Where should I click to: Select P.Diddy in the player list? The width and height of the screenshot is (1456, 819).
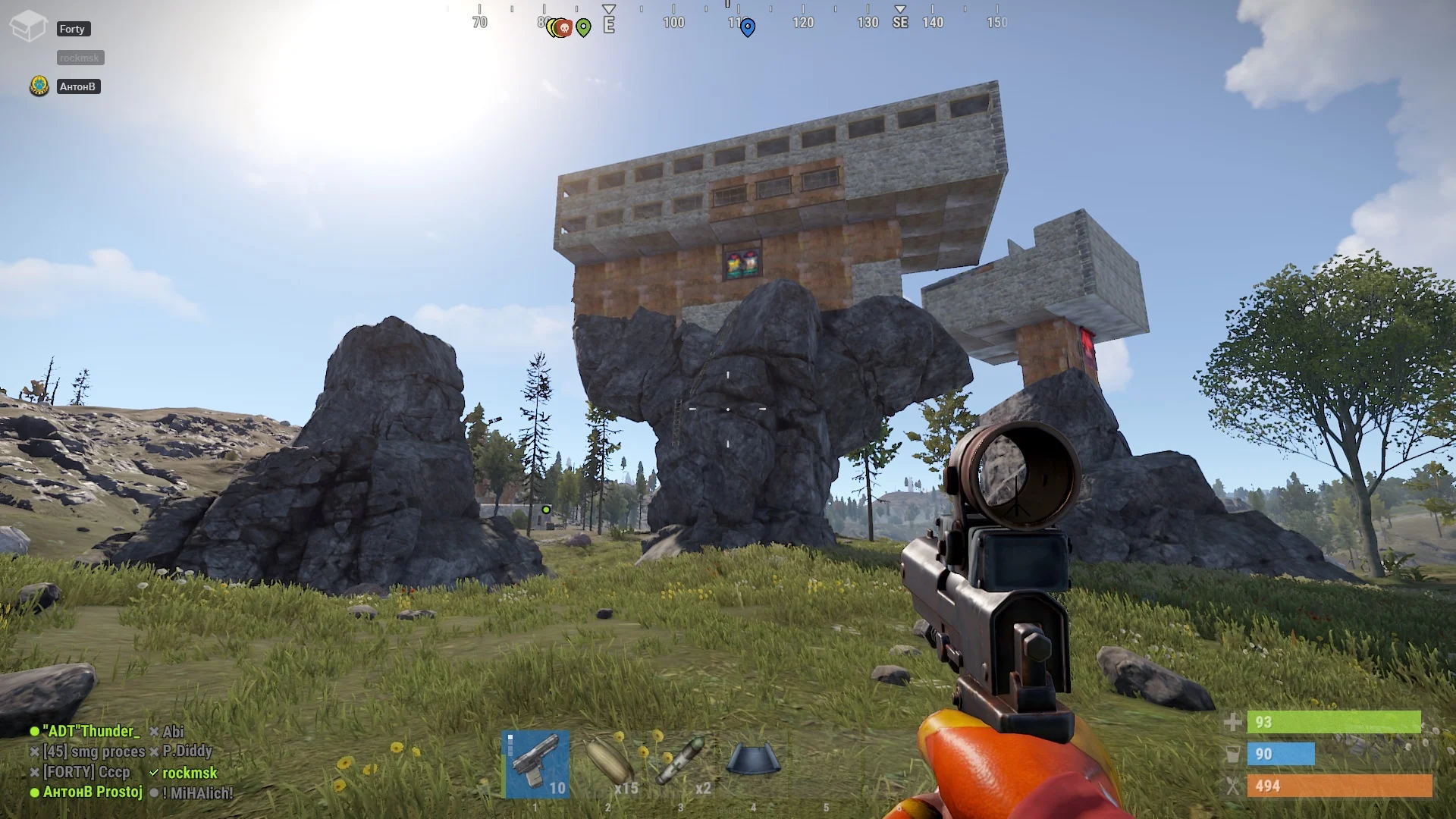[187, 751]
